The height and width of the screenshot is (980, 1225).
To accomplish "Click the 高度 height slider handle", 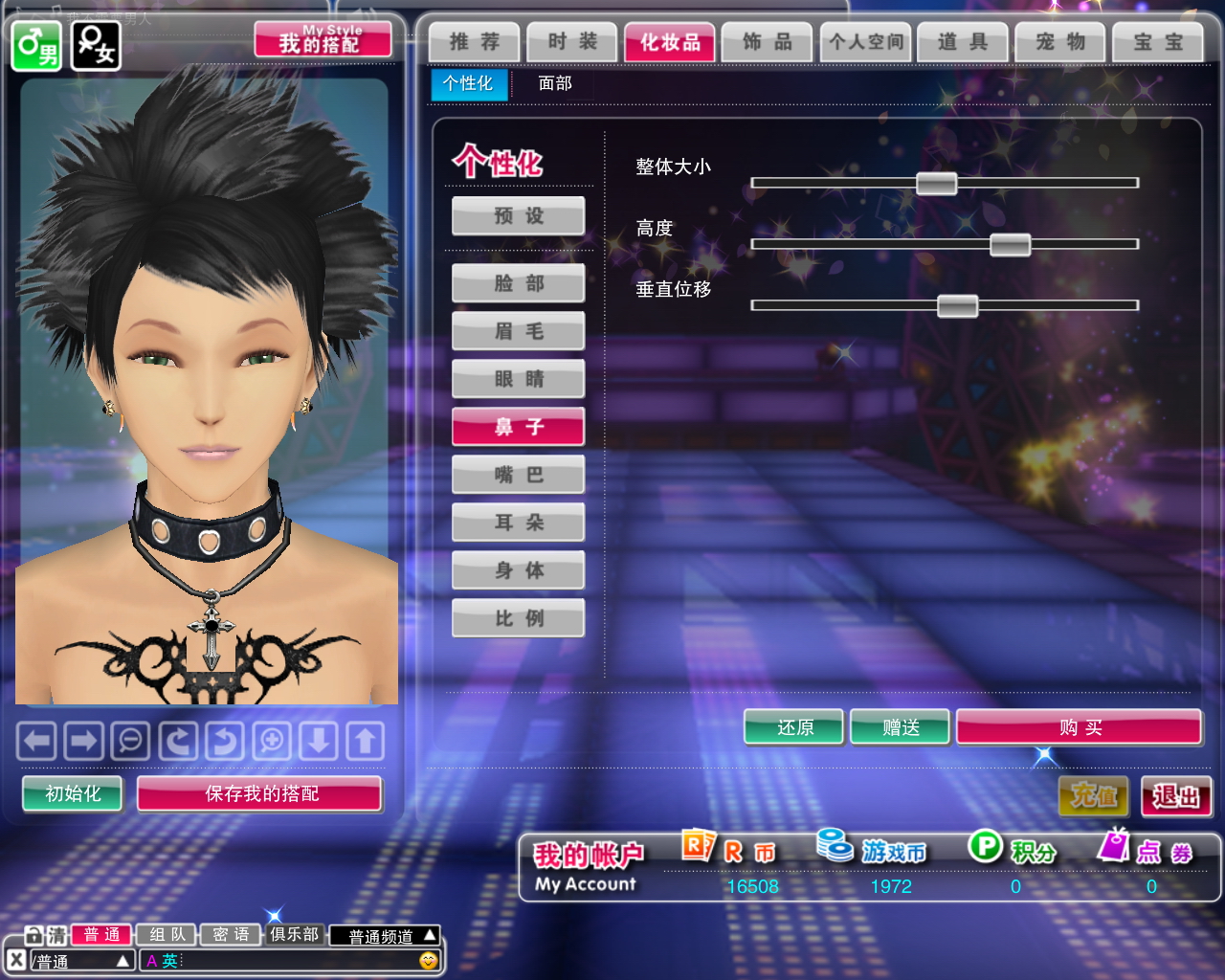I will [x=1010, y=244].
